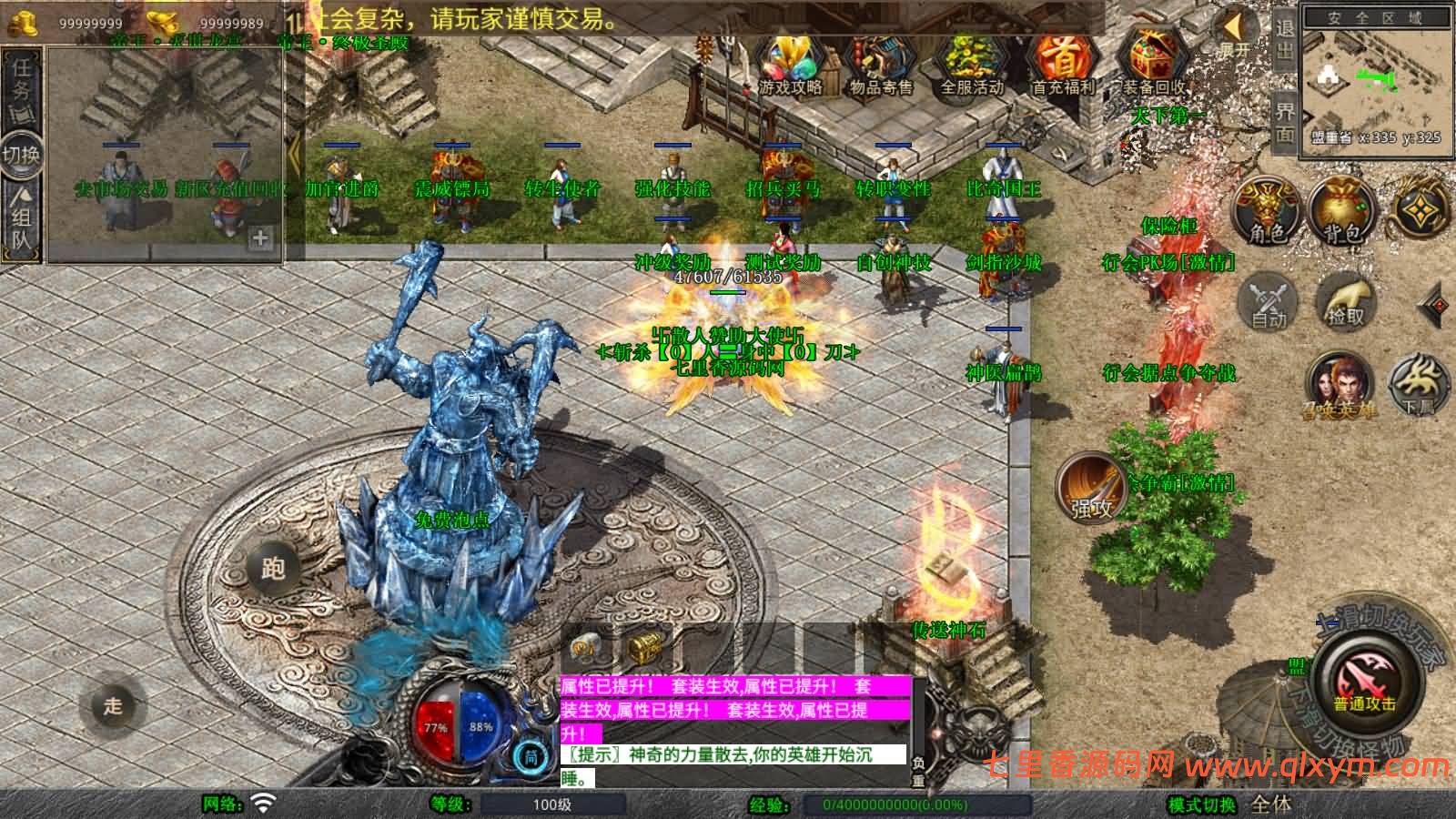Screen dimensions: 1456x819
Task: Toggle the 自动 auto-battle mode
Action: 1267,300
